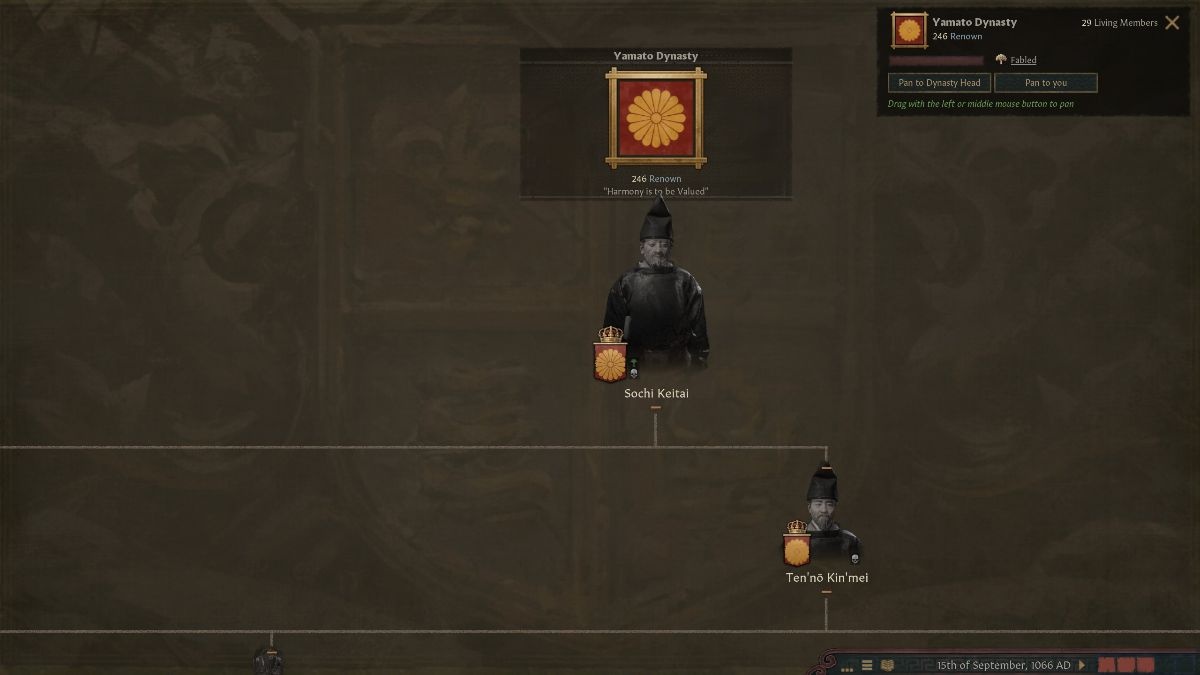
Task: Select Sochi Keitai's portrait in the tree
Action: [656, 290]
